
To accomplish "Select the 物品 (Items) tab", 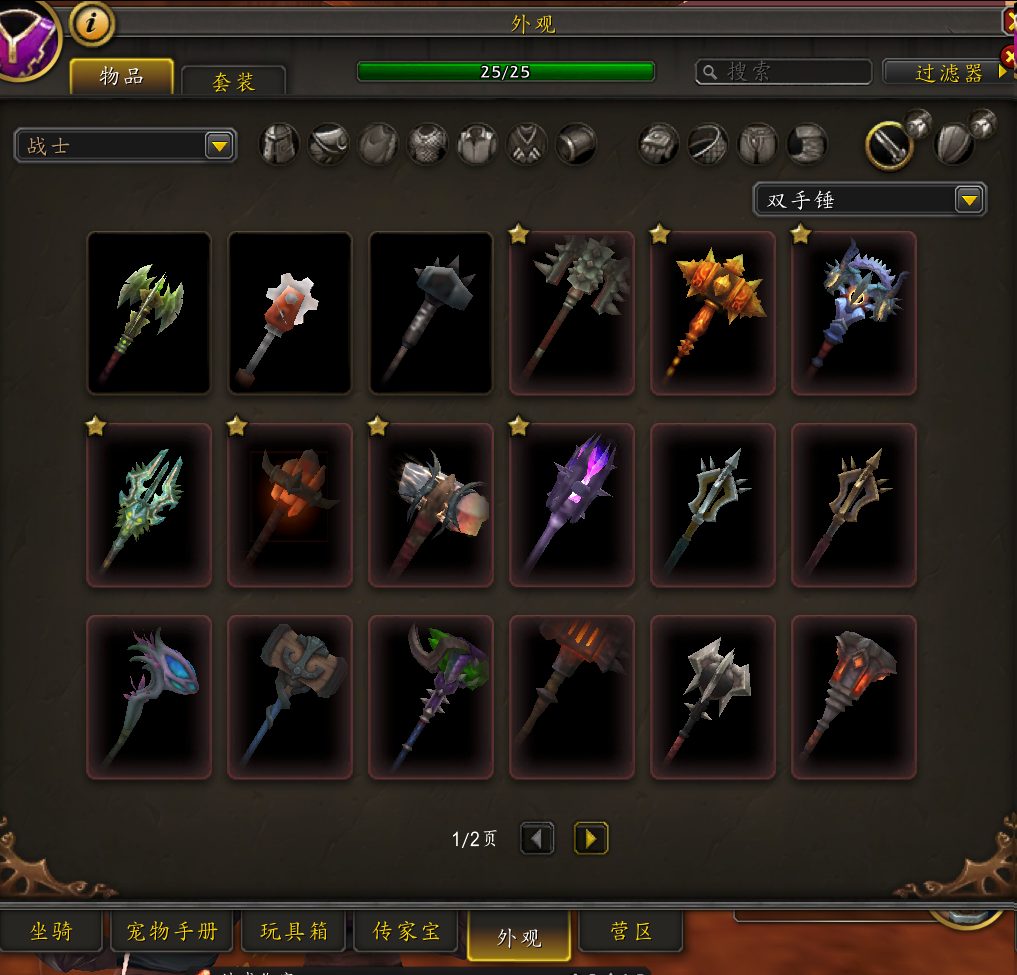I will tap(122, 76).
